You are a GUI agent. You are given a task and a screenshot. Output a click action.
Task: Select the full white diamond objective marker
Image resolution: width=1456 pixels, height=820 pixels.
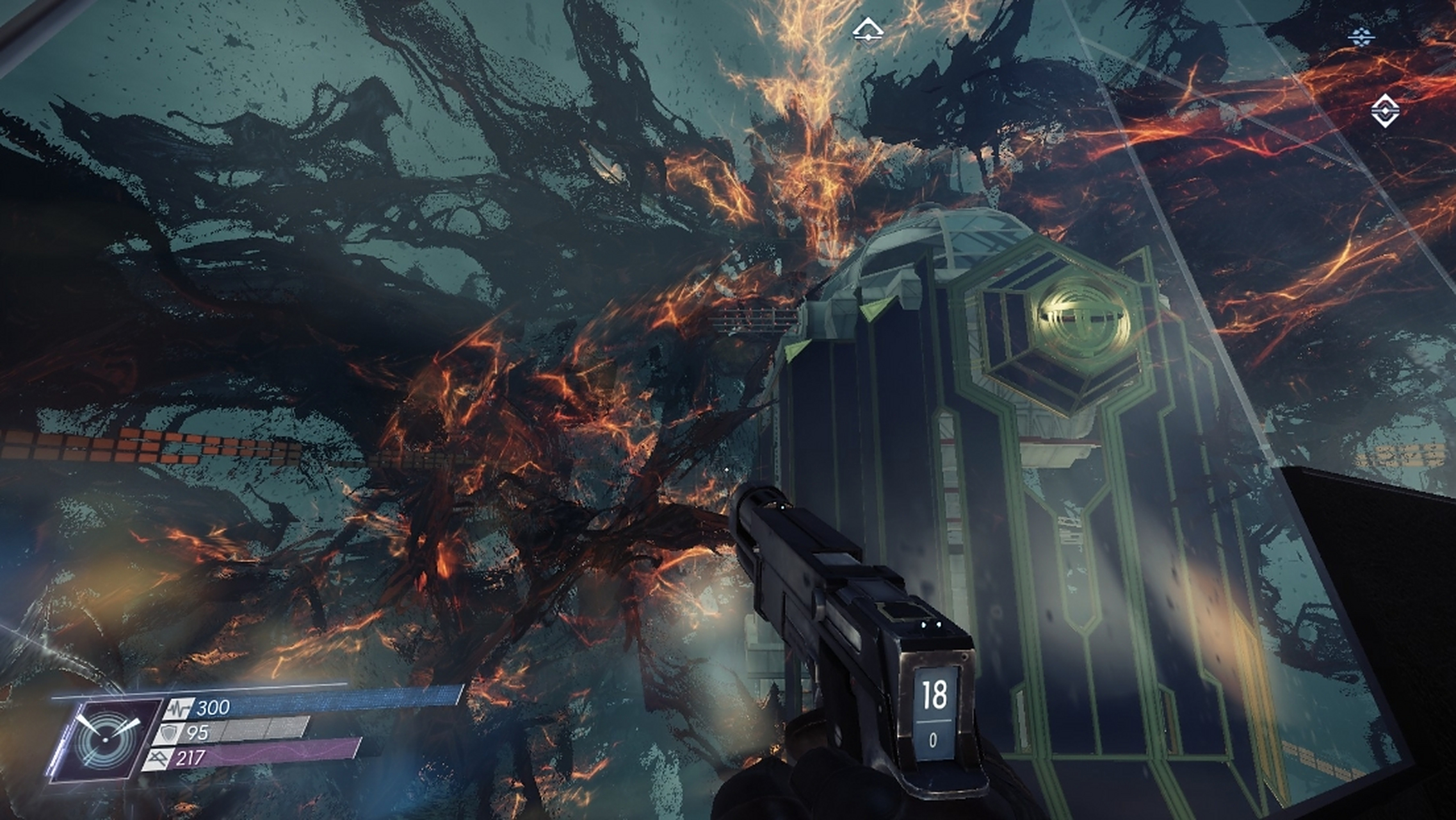pyautogui.click(x=1385, y=111)
